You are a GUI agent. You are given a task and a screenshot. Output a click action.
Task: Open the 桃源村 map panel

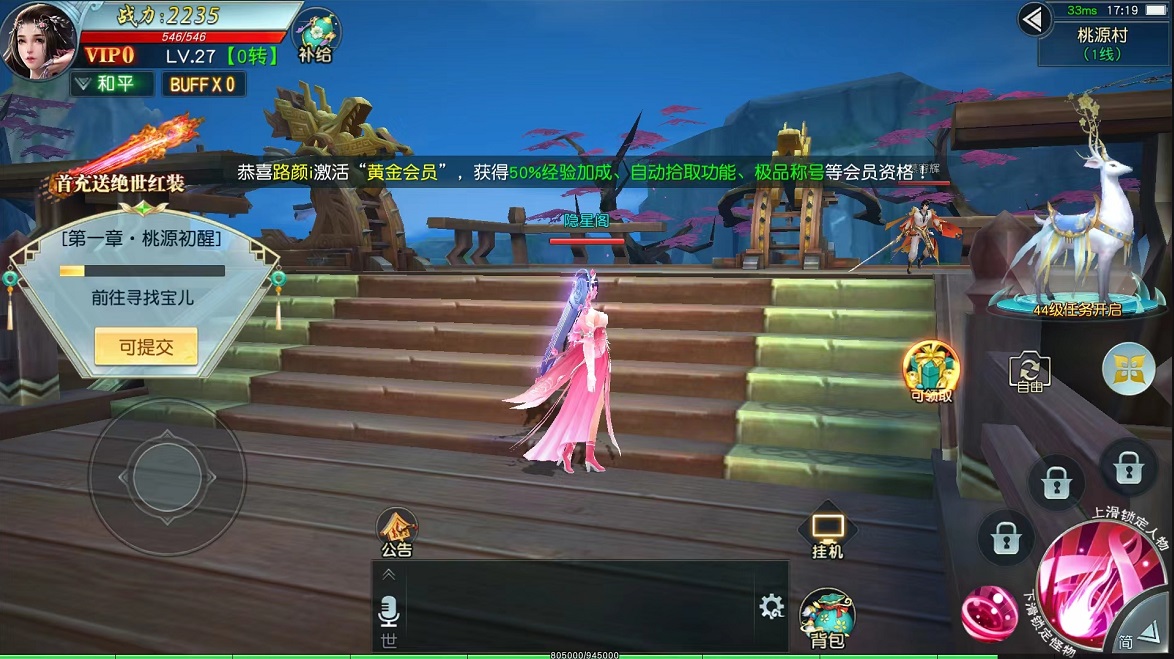[1102, 44]
